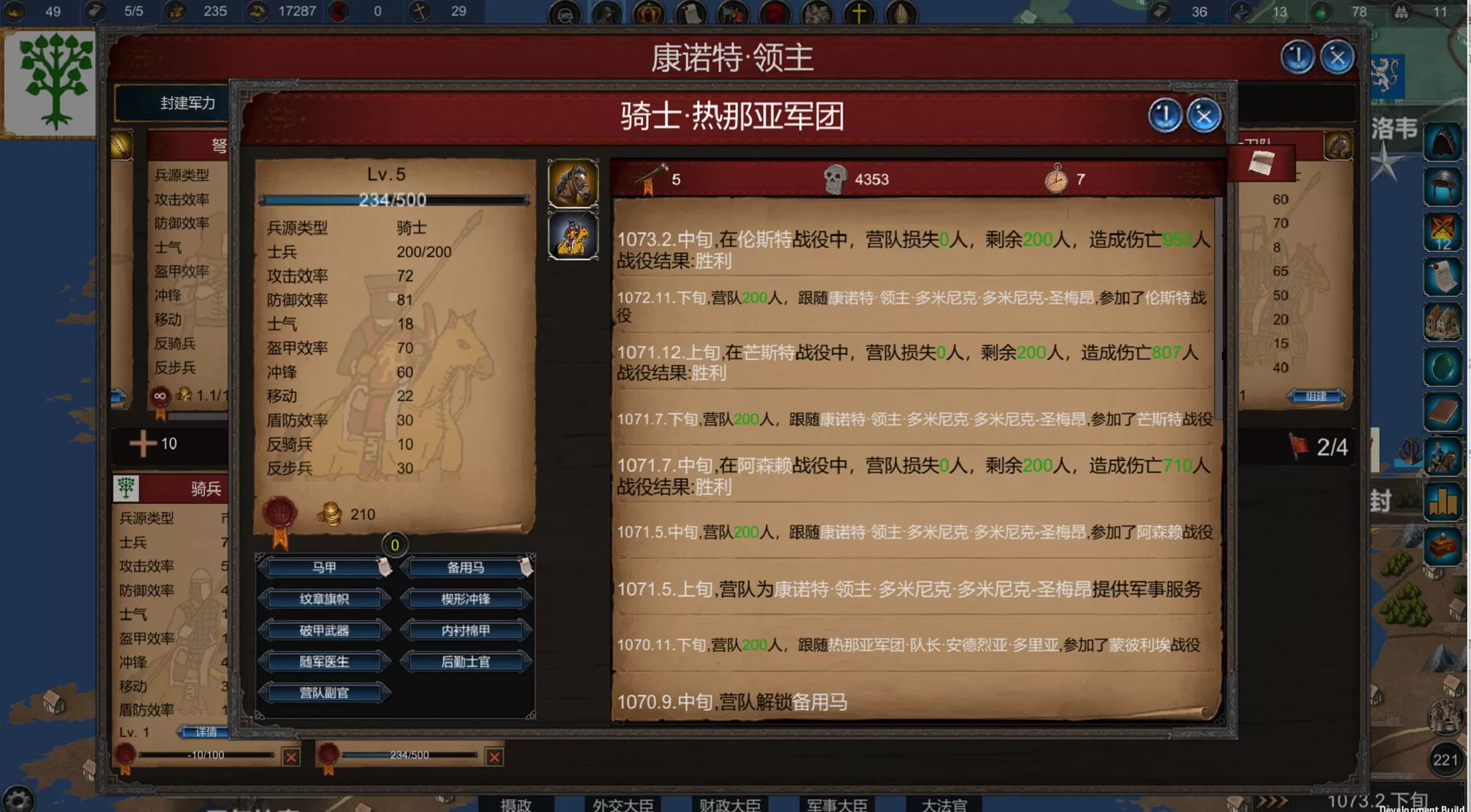Click the 随军医生 upgrade button

[x=323, y=660]
